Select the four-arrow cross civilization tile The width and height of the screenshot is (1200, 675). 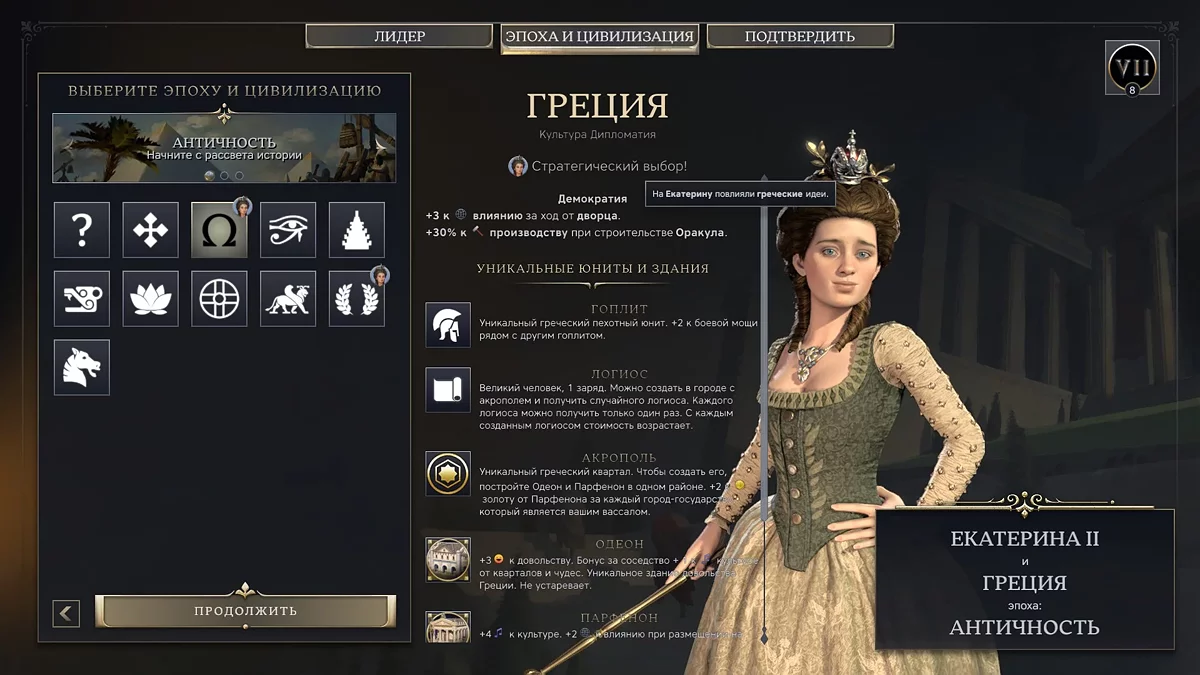pyautogui.click(x=151, y=230)
